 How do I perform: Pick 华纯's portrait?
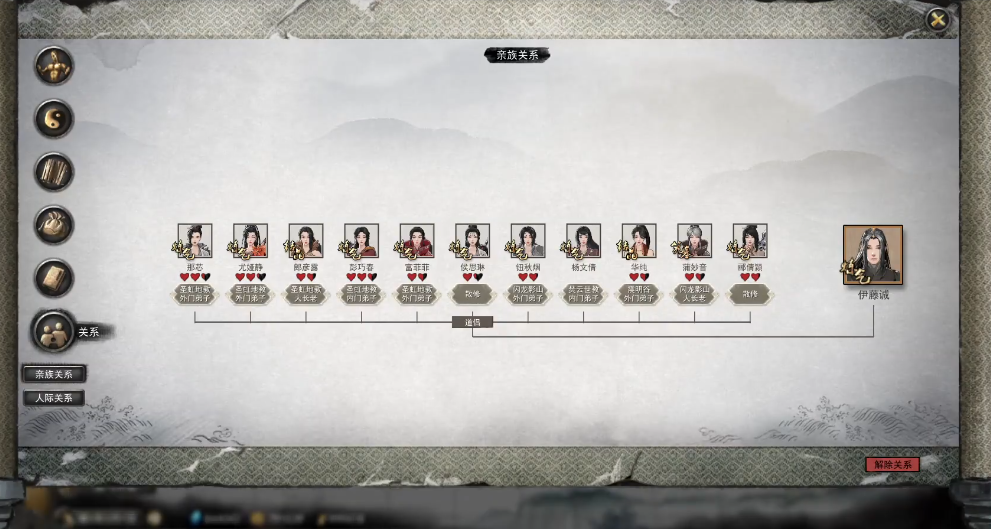(639, 241)
